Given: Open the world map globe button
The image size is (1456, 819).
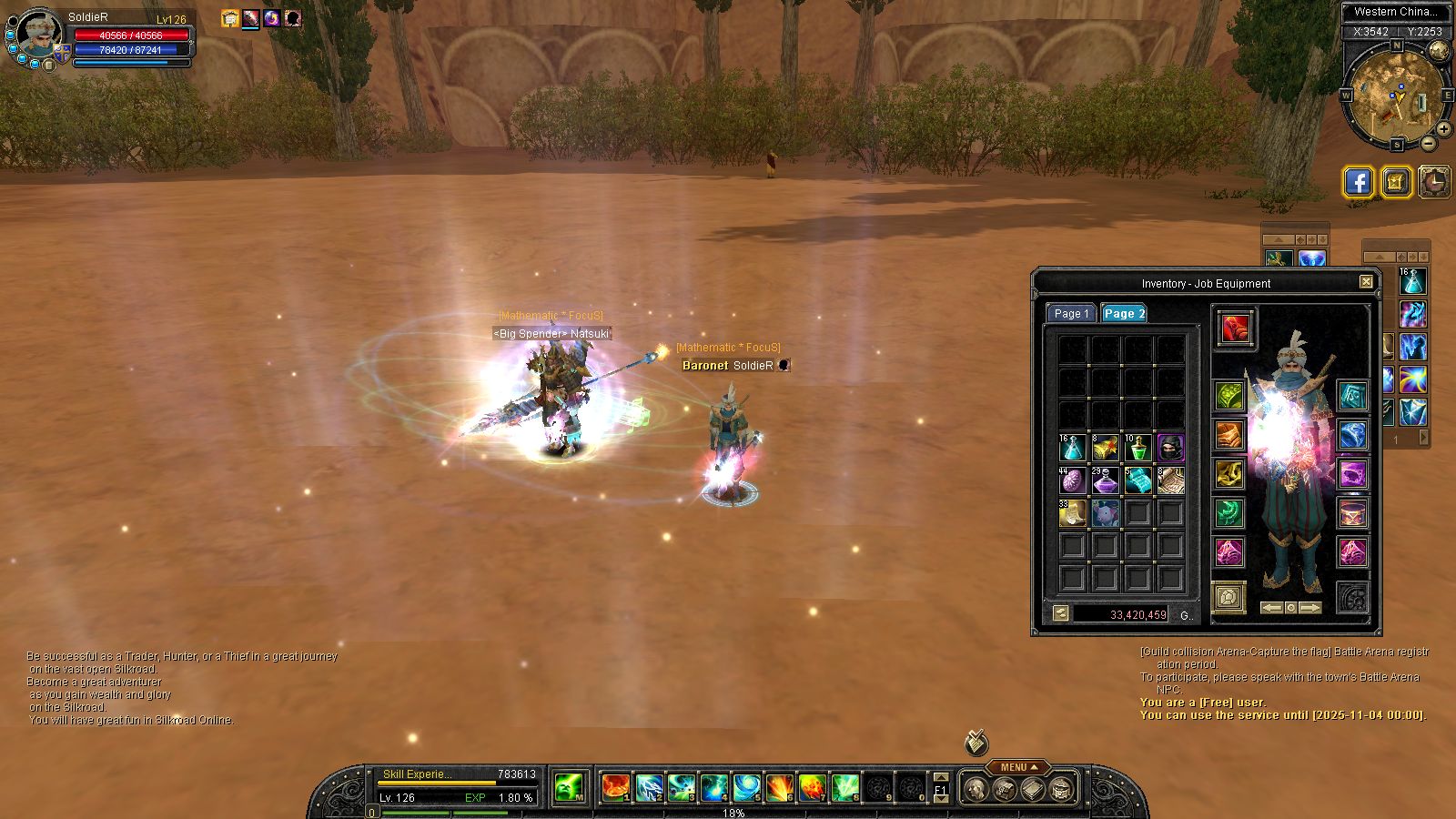Looking at the screenshot, I should pyautogui.click(x=1439, y=51).
